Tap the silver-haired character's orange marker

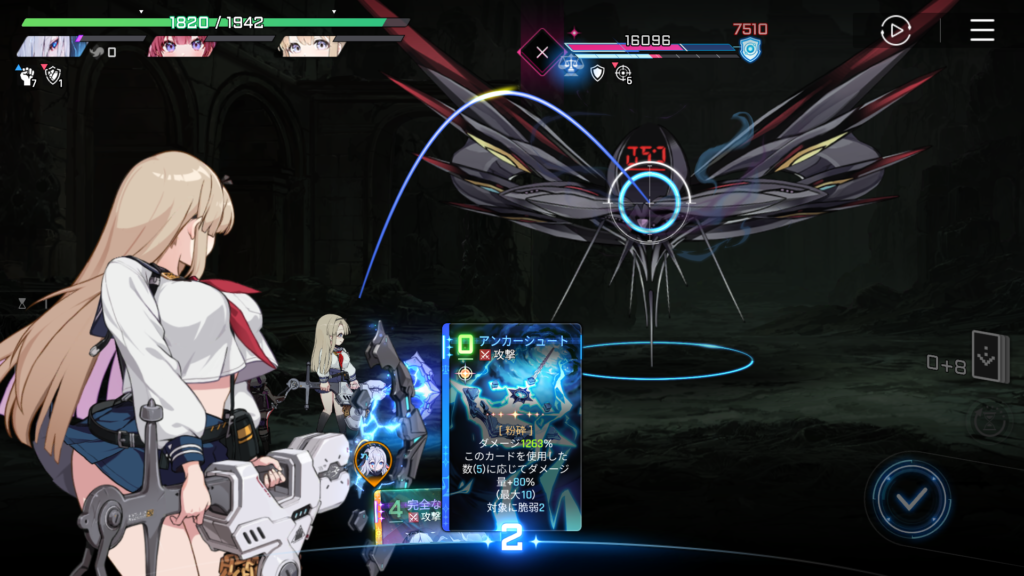pyautogui.click(x=372, y=460)
